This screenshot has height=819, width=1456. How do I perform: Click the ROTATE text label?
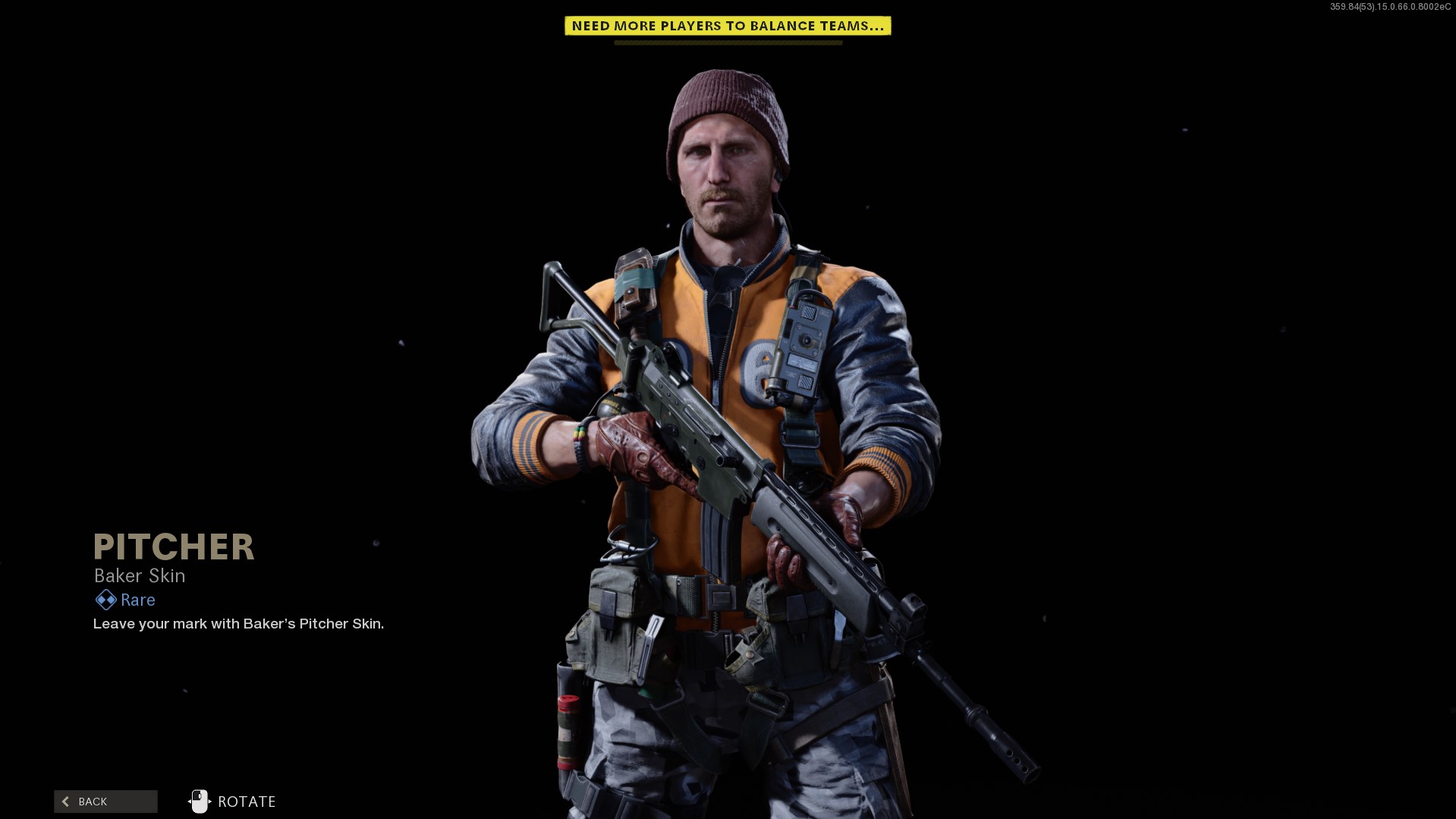point(245,801)
